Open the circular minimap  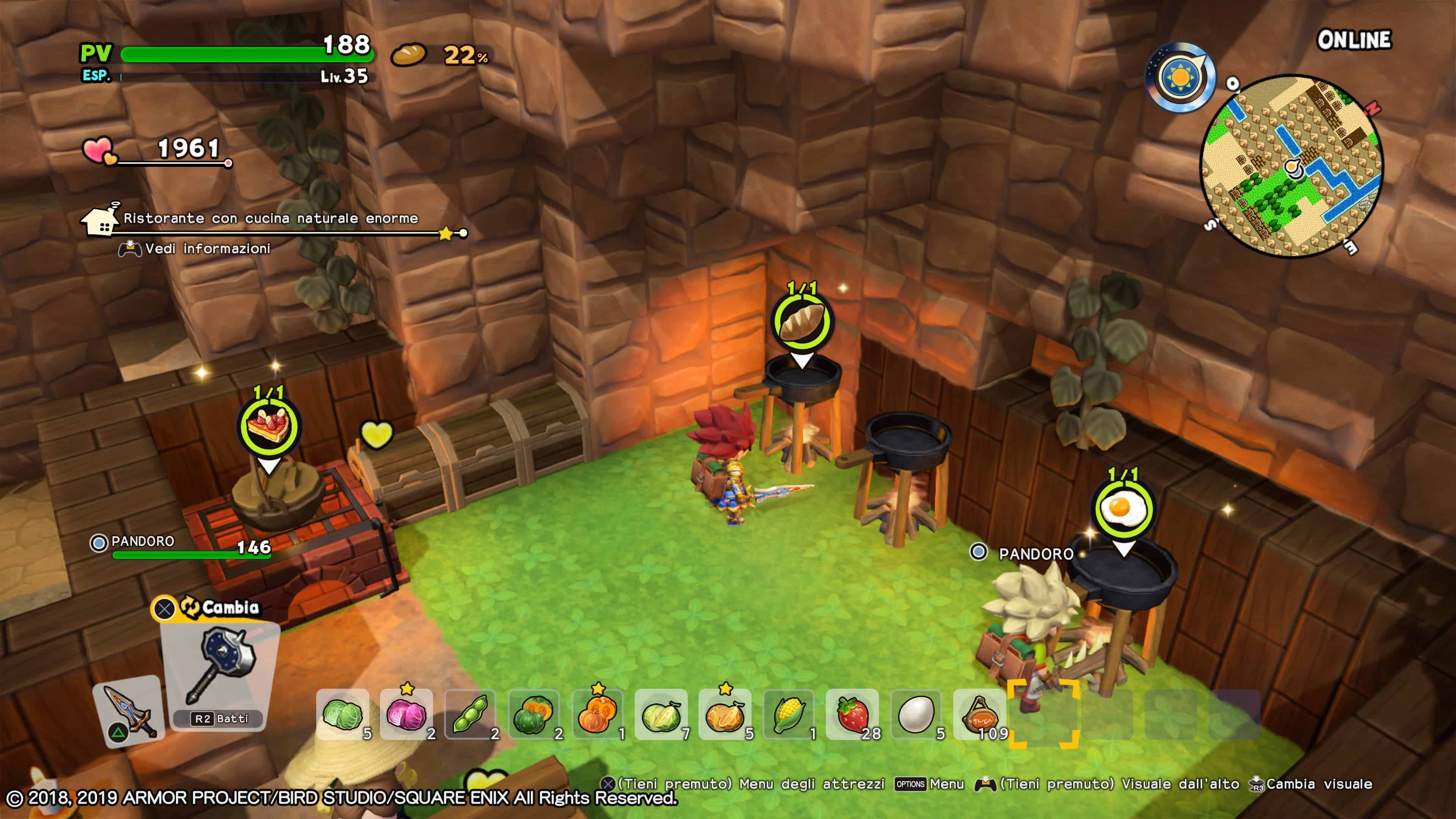[1291, 166]
